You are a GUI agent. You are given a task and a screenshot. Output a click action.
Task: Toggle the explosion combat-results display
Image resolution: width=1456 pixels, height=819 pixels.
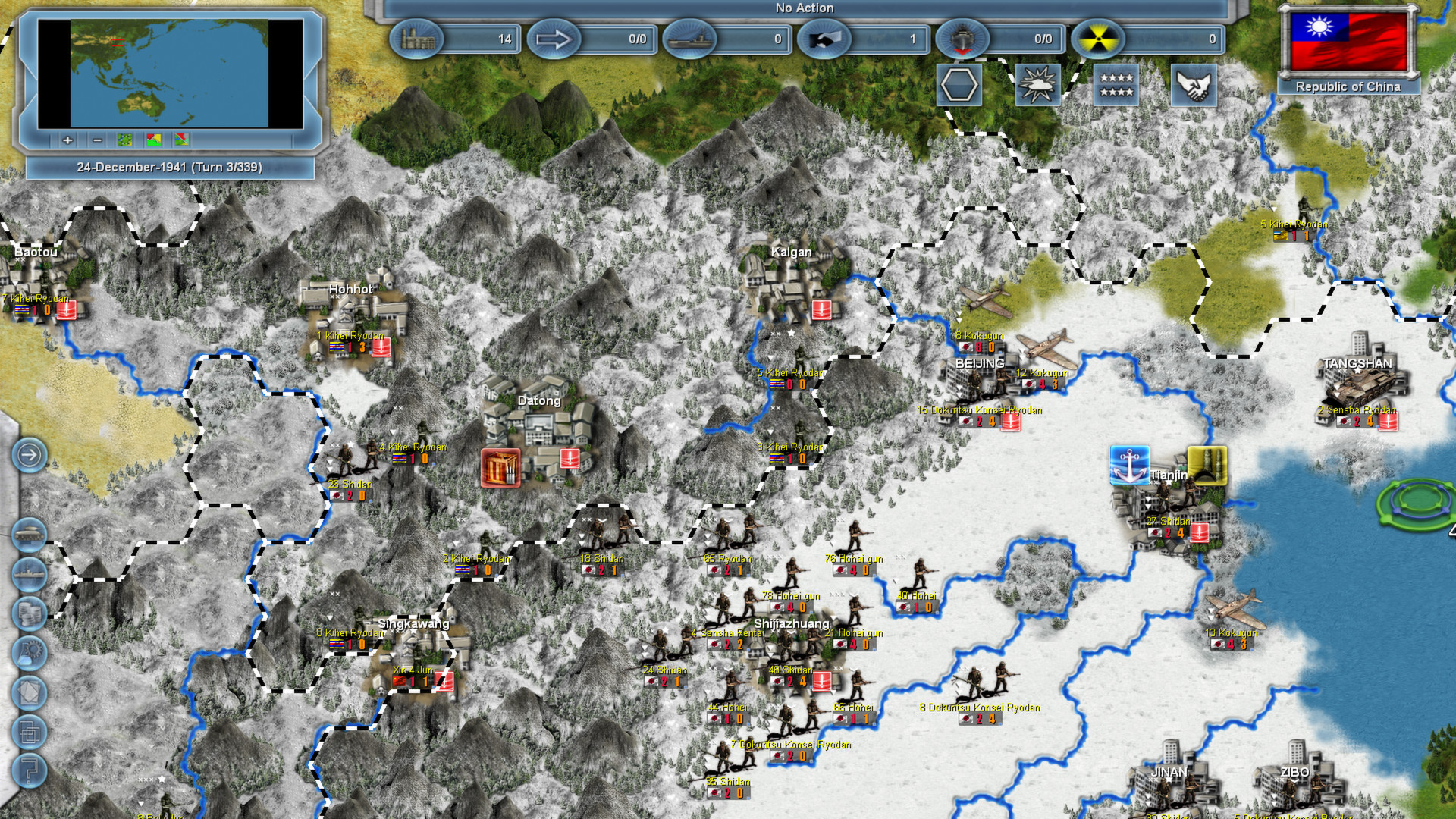coord(1039,83)
